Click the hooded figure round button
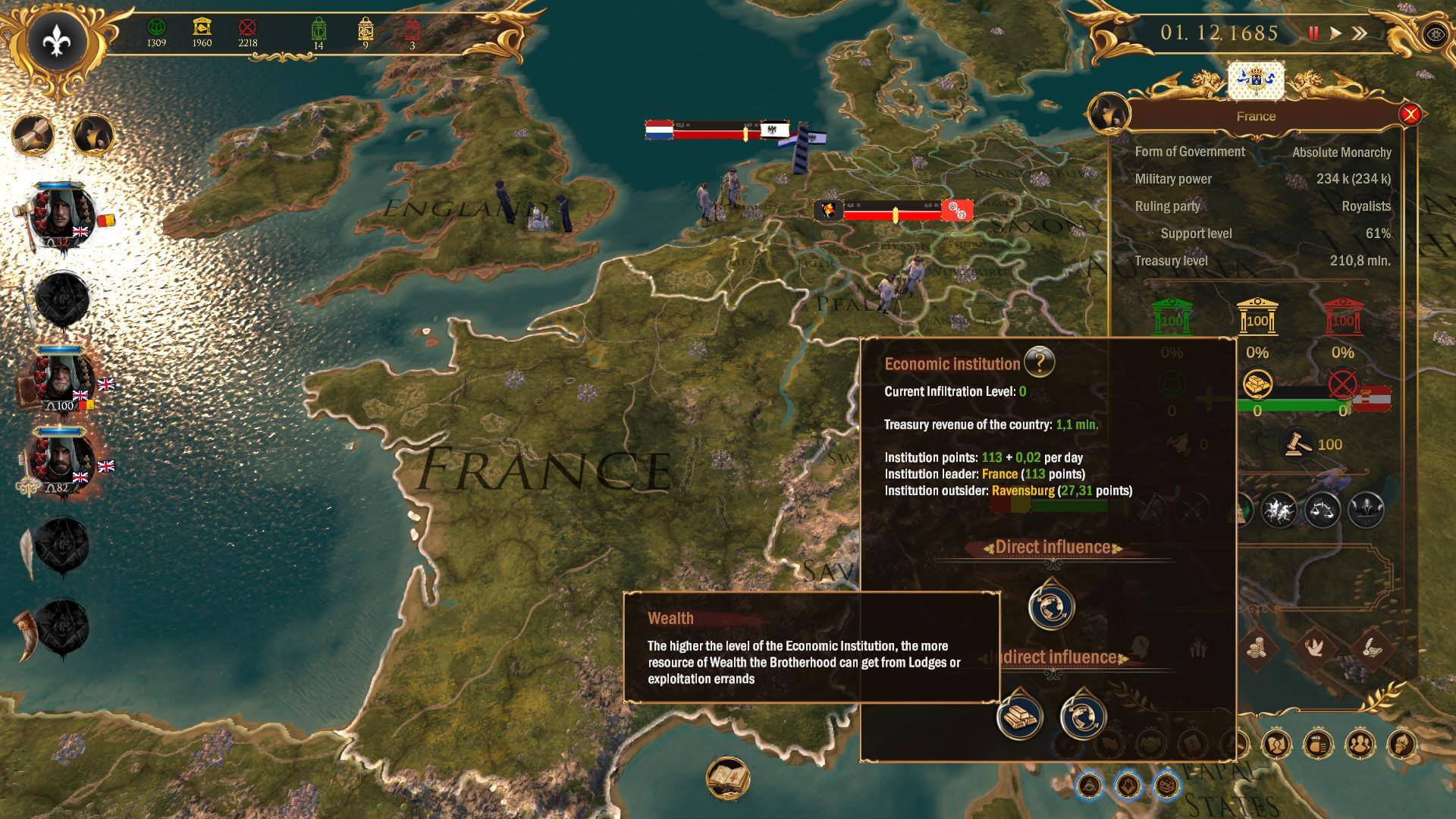Image resolution: width=1456 pixels, height=819 pixels. [93, 135]
